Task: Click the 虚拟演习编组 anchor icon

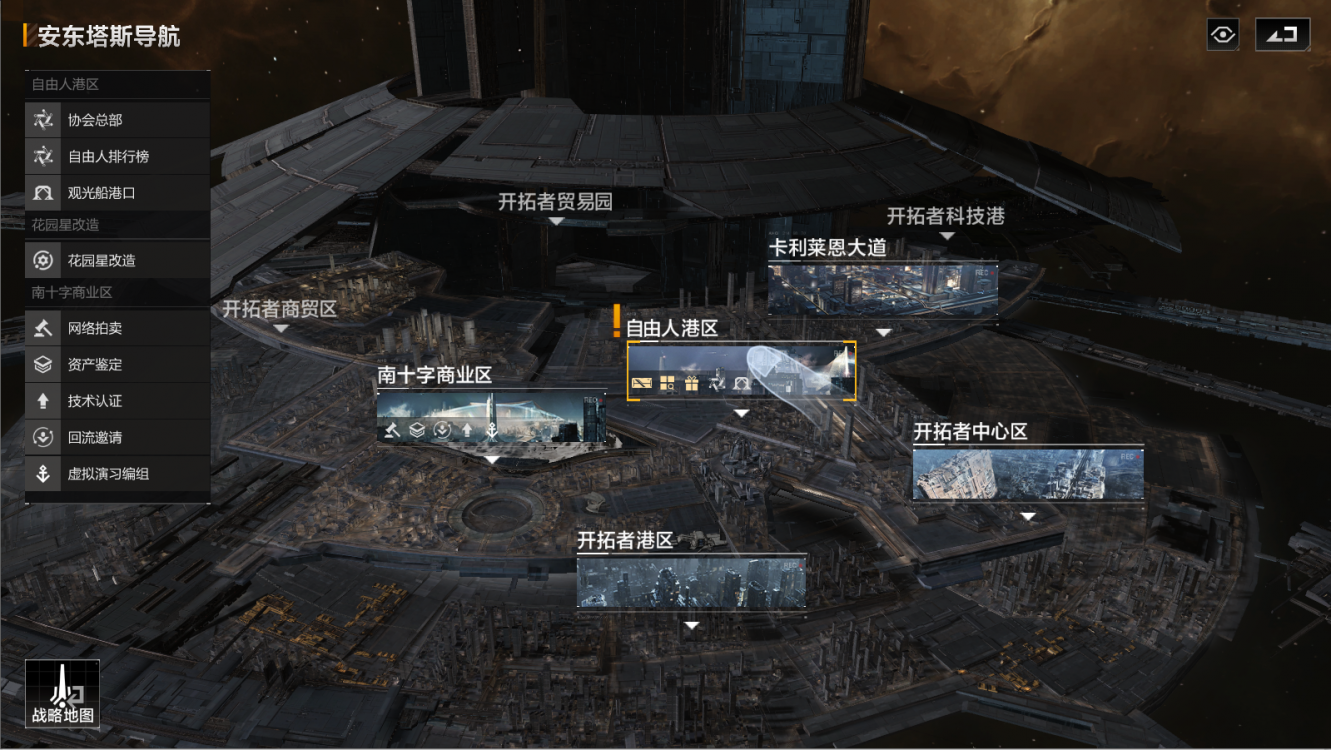Action: click(x=42, y=474)
